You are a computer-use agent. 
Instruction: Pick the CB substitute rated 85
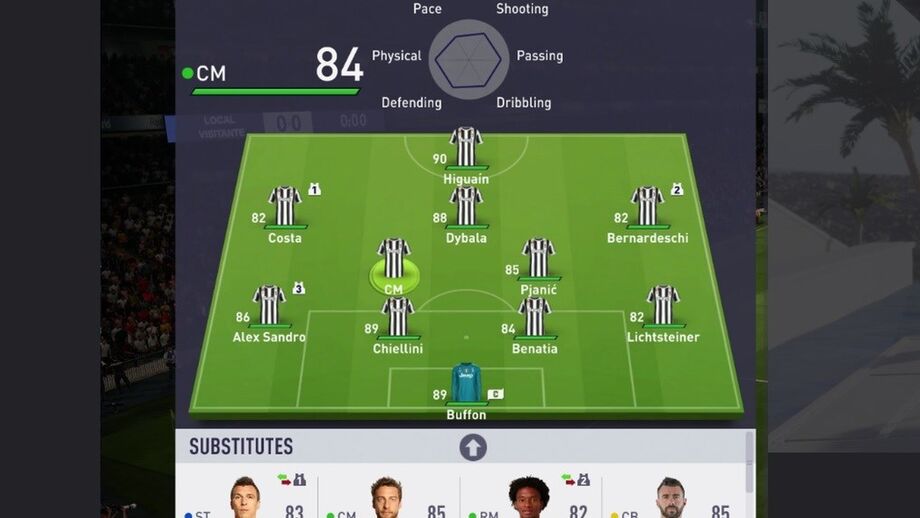[671, 498]
